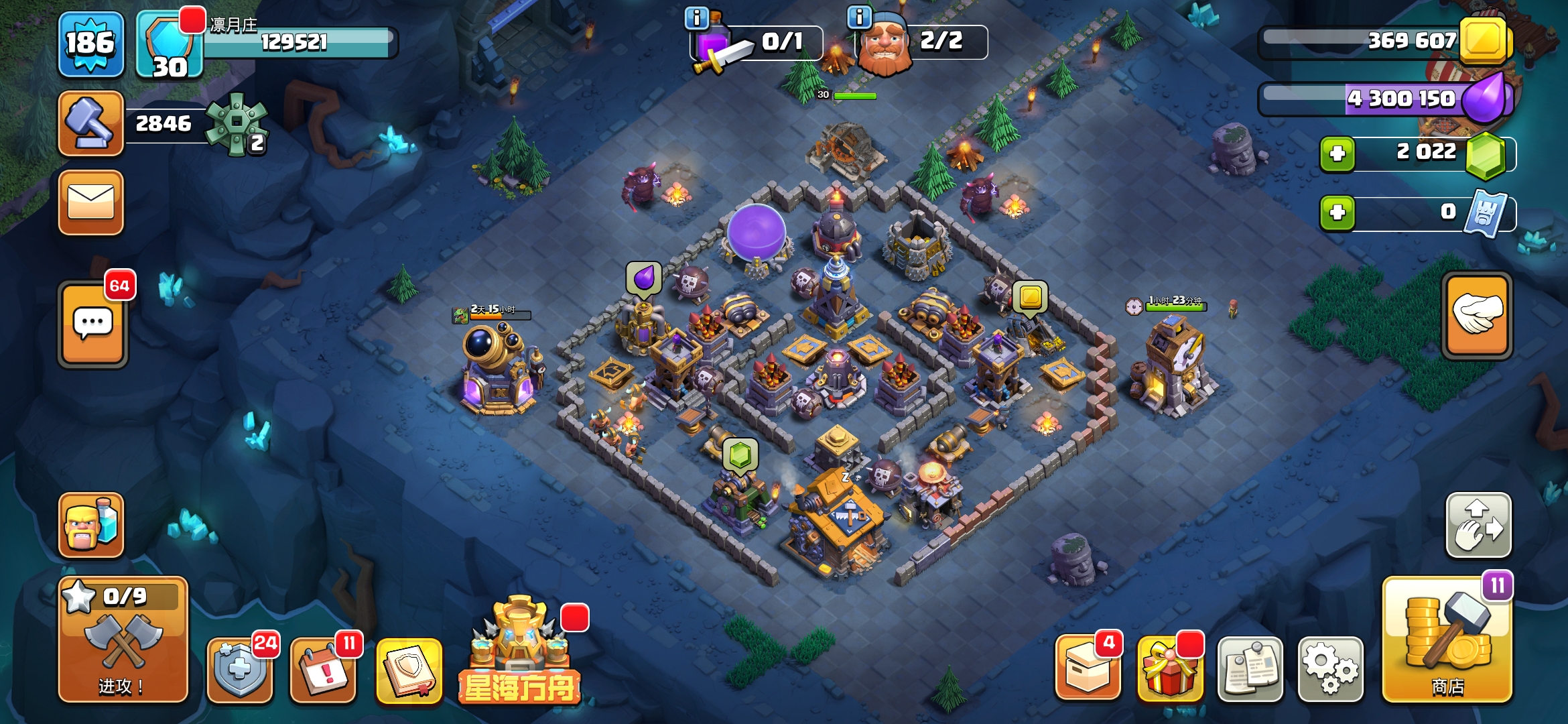Tap the handshake friendly button
Viewport: 1568px width, 724px height.
pos(1477,315)
